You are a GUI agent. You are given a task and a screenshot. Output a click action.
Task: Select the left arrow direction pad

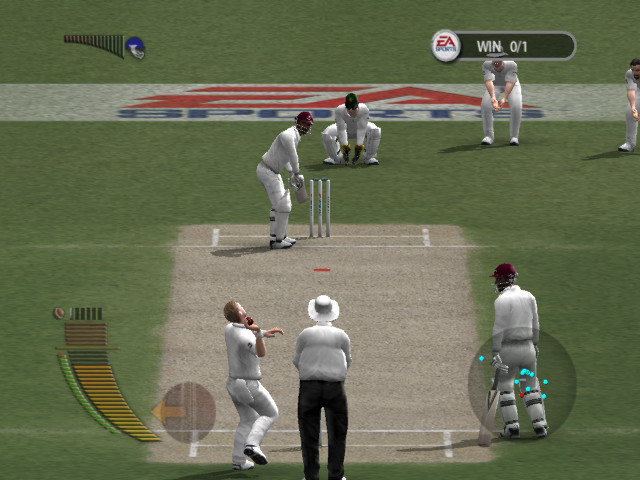pos(186,411)
